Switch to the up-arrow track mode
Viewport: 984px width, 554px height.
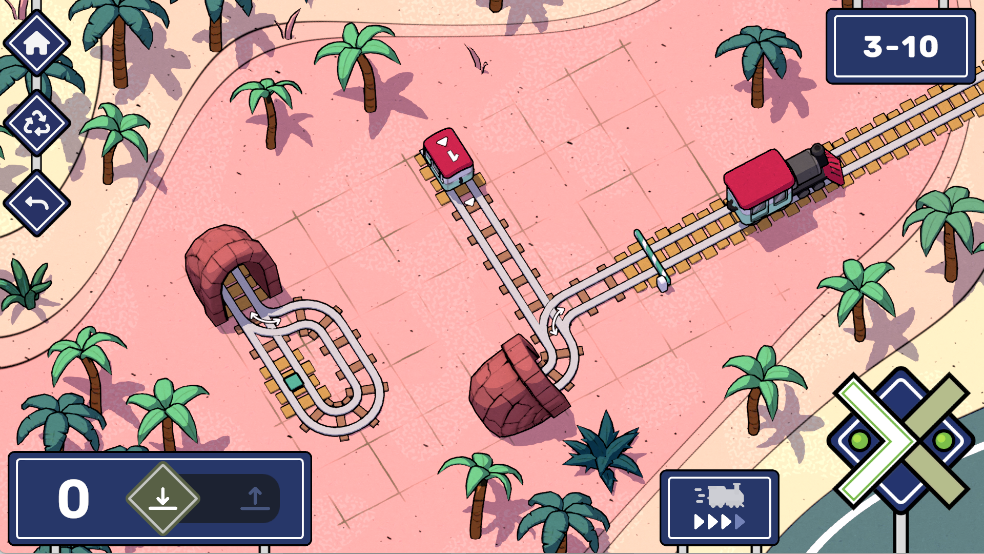pos(253,498)
